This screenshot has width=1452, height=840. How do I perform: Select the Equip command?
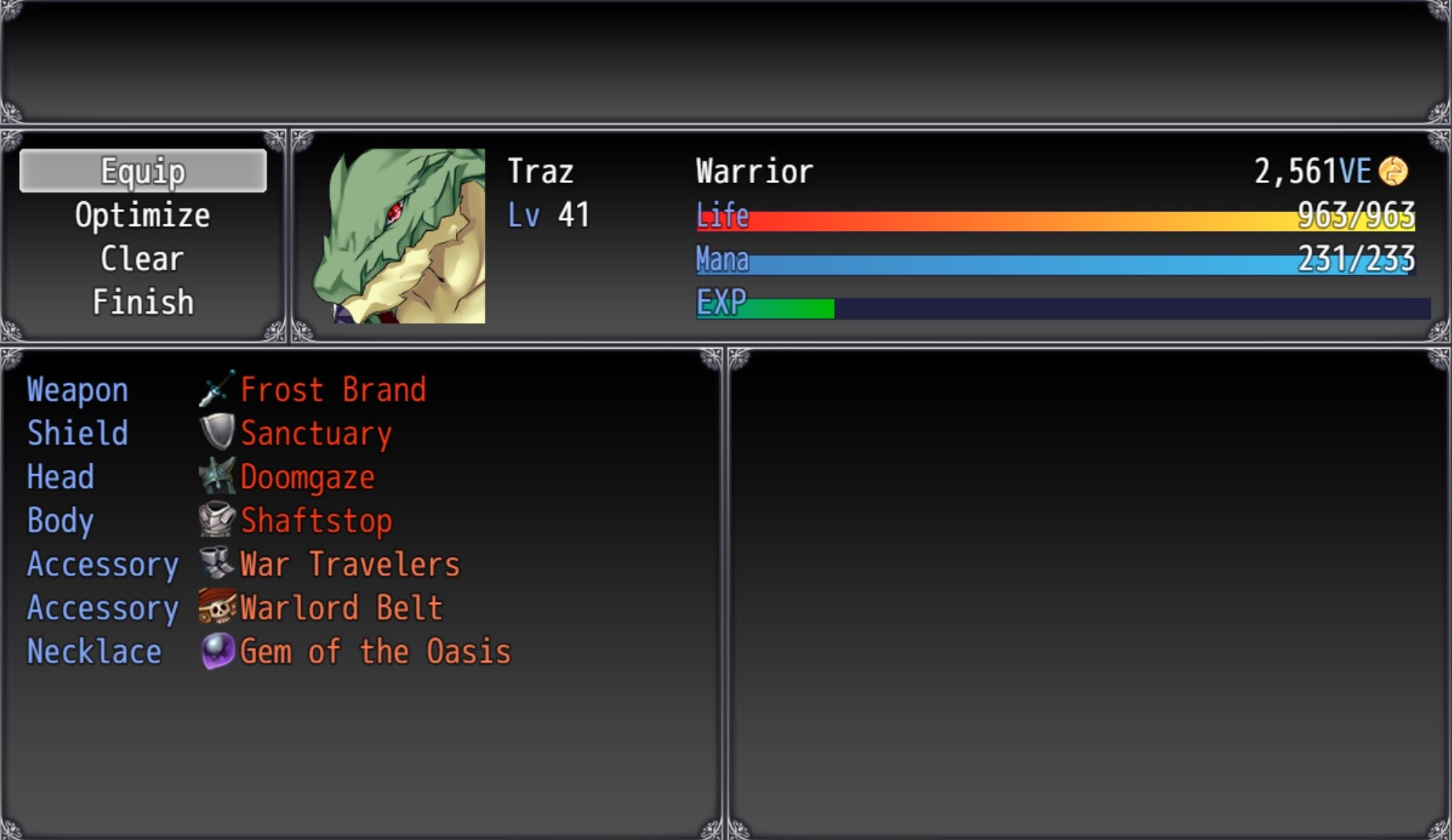click(142, 171)
